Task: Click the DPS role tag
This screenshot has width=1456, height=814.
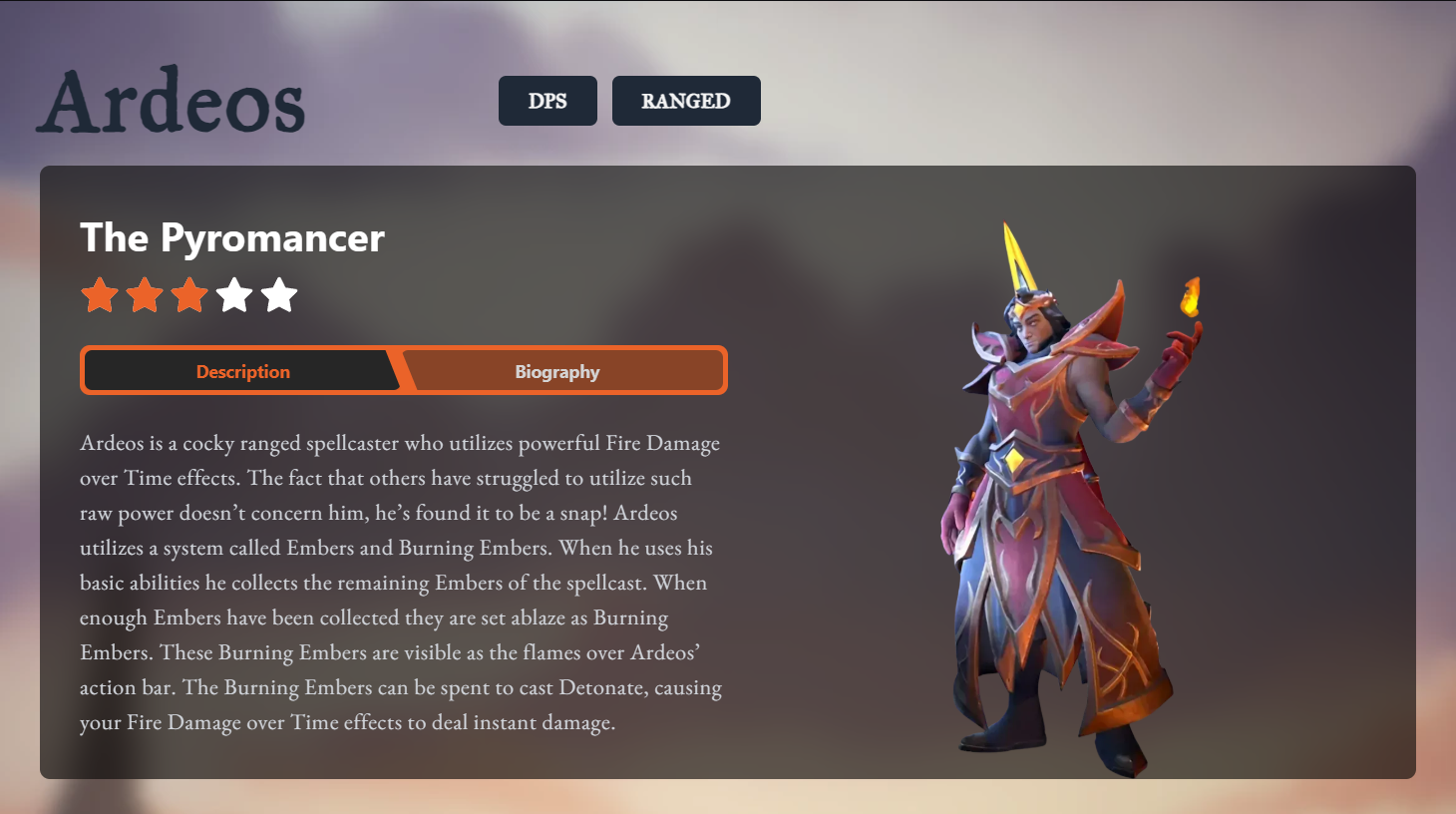Action: coord(547,101)
